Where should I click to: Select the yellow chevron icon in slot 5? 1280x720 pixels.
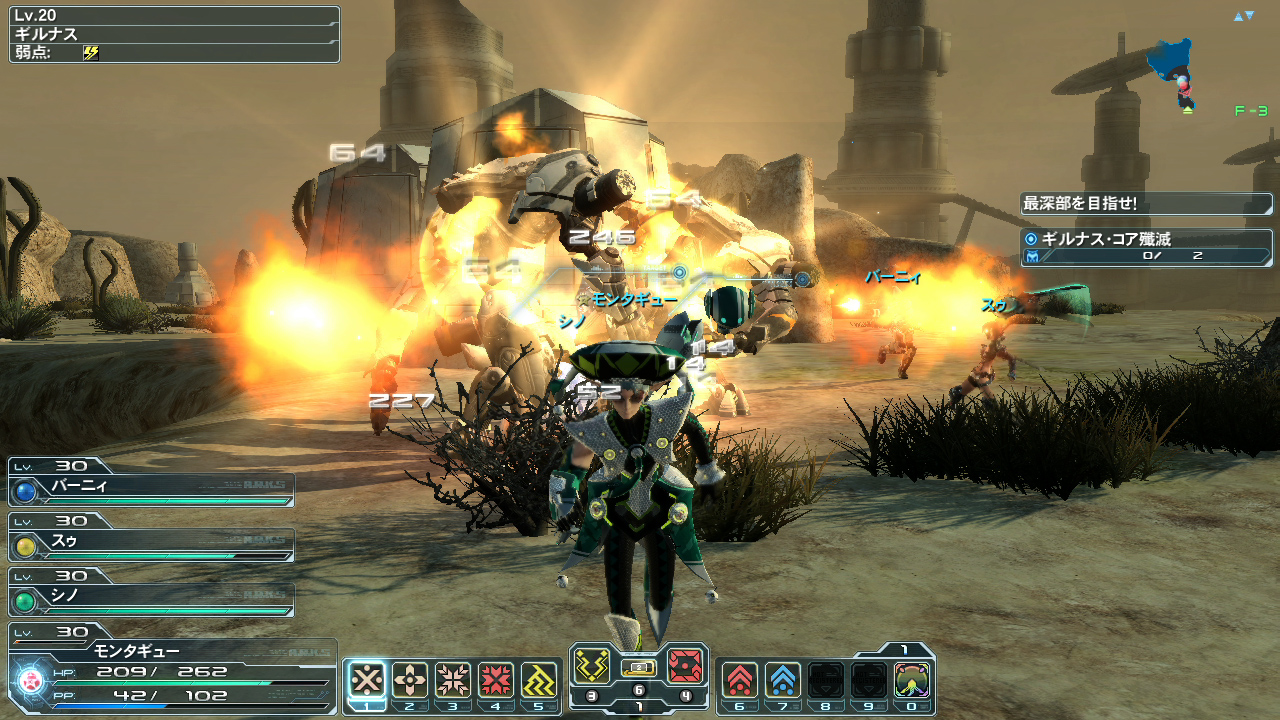[539, 680]
